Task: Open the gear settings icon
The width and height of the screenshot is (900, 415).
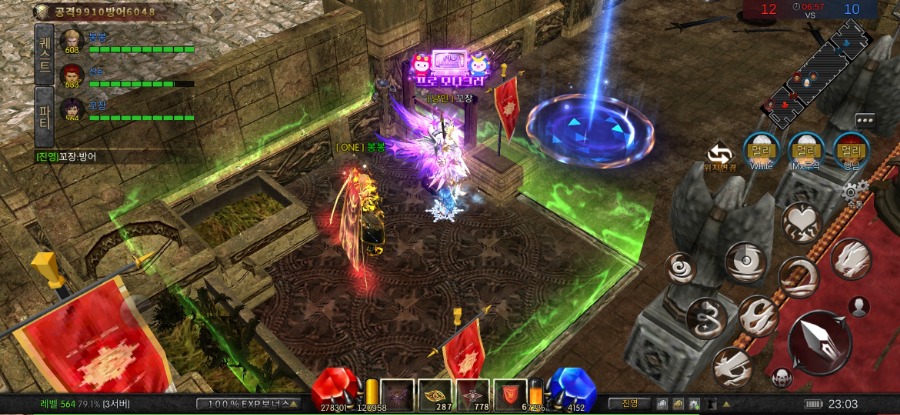Action: (851, 191)
